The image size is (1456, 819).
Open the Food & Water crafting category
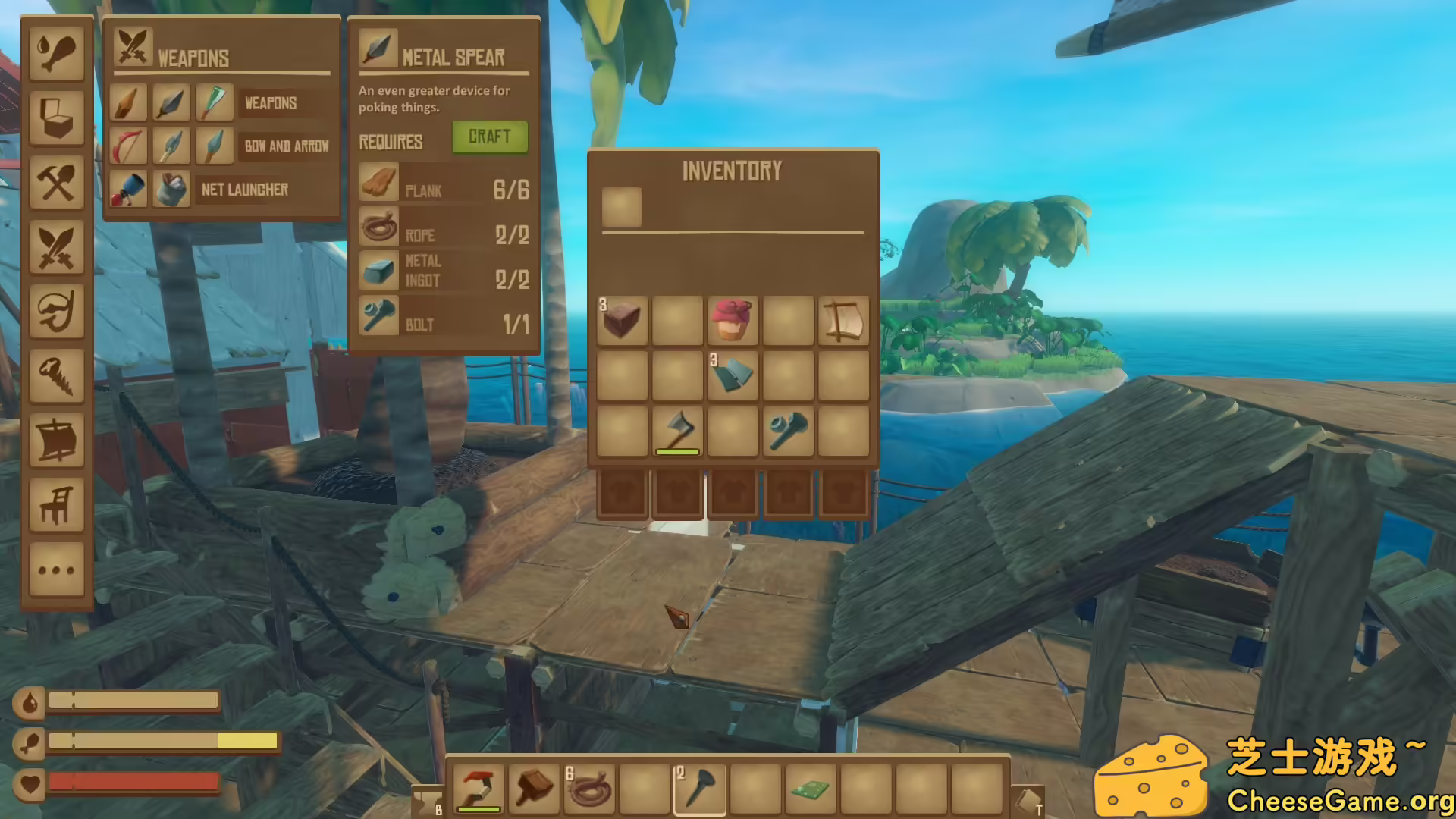click(x=57, y=53)
